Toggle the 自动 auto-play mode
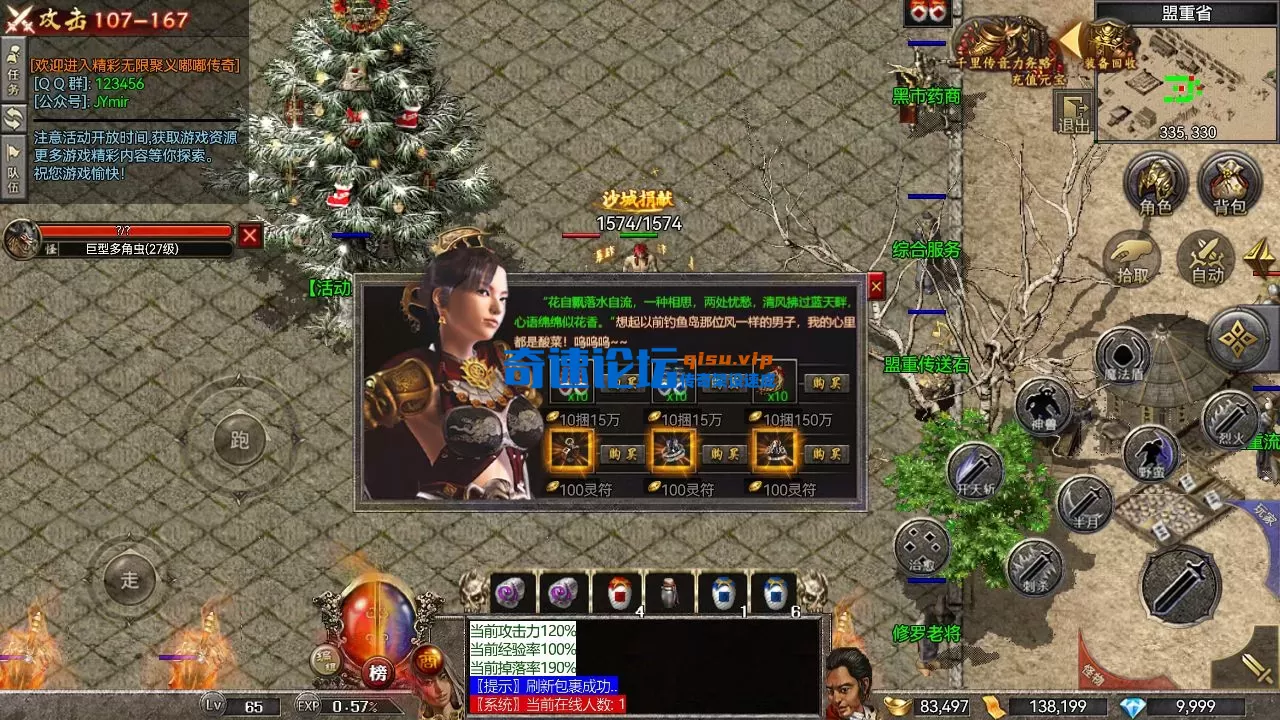This screenshot has width=1280, height=720. click(1204, 258)
